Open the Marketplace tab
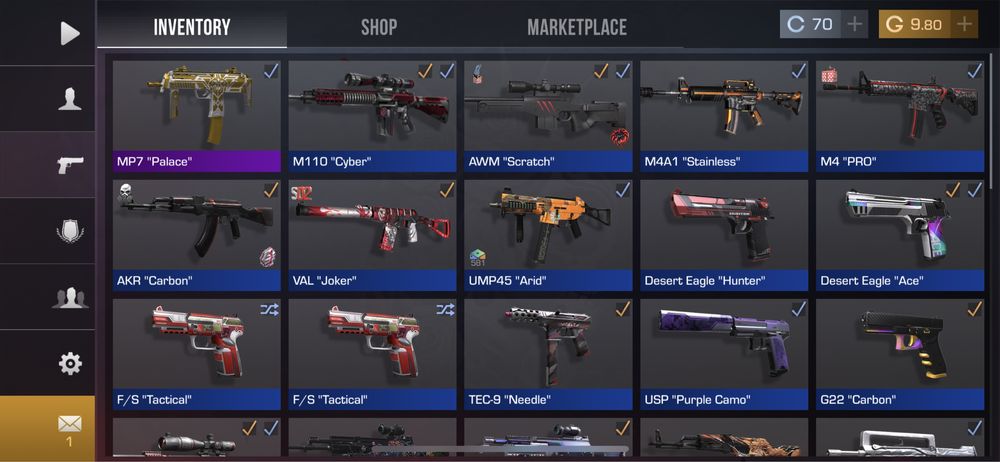 [x=577, y=27]
